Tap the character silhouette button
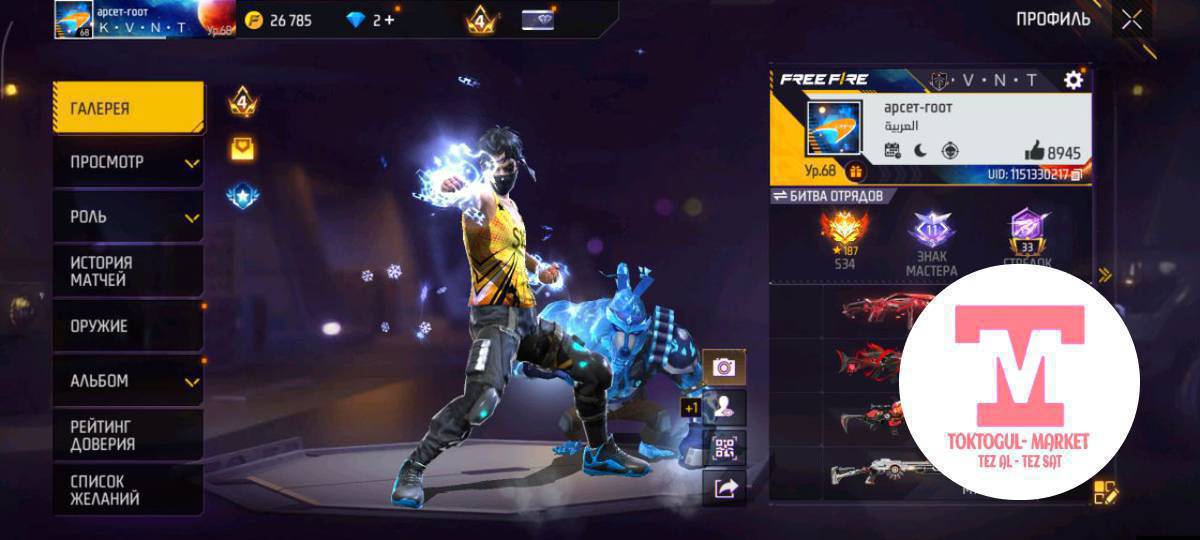 [x=724, y=407]
